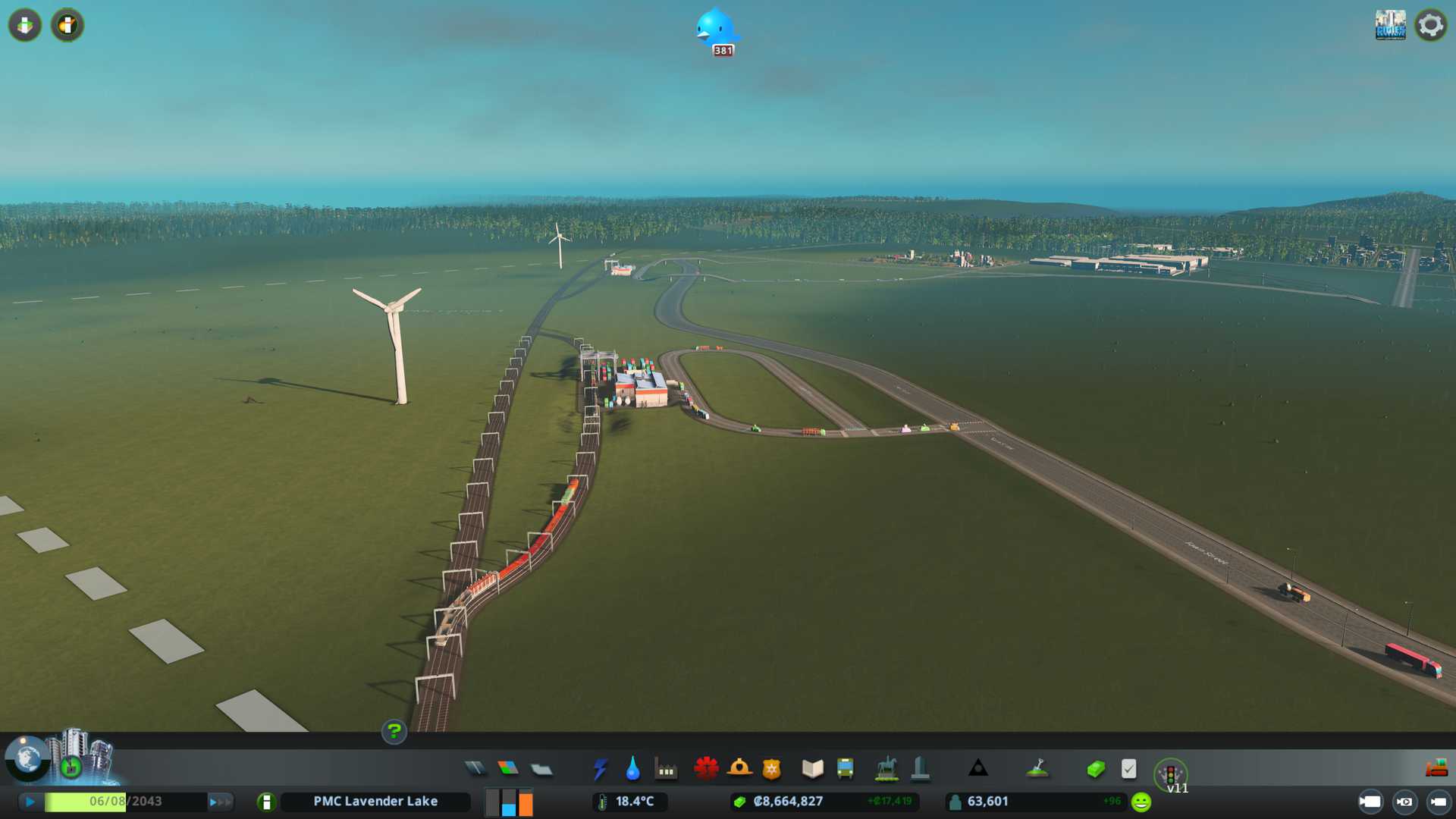The height and width of the screenshot is (819, 1456).
Task: Change the simulation speed arrows
Action: pyautogui.click(x=220, y=802)
